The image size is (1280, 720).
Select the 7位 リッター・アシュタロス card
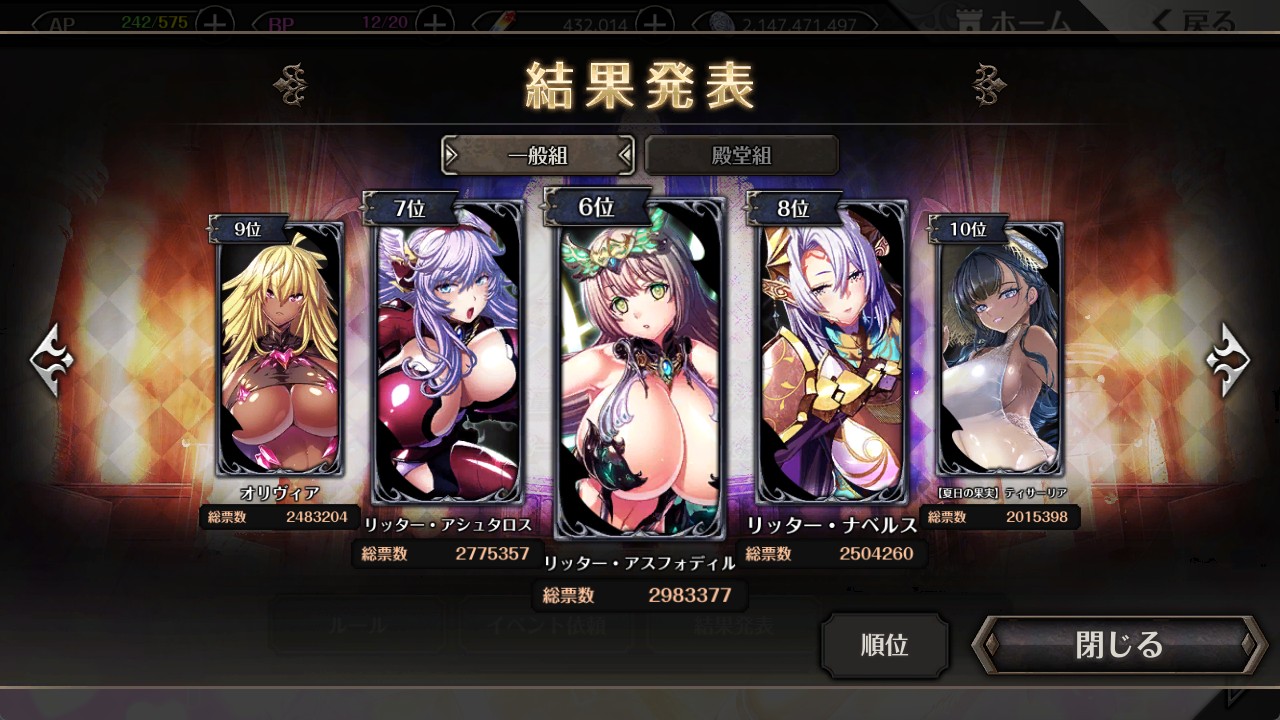pos(447,355)
